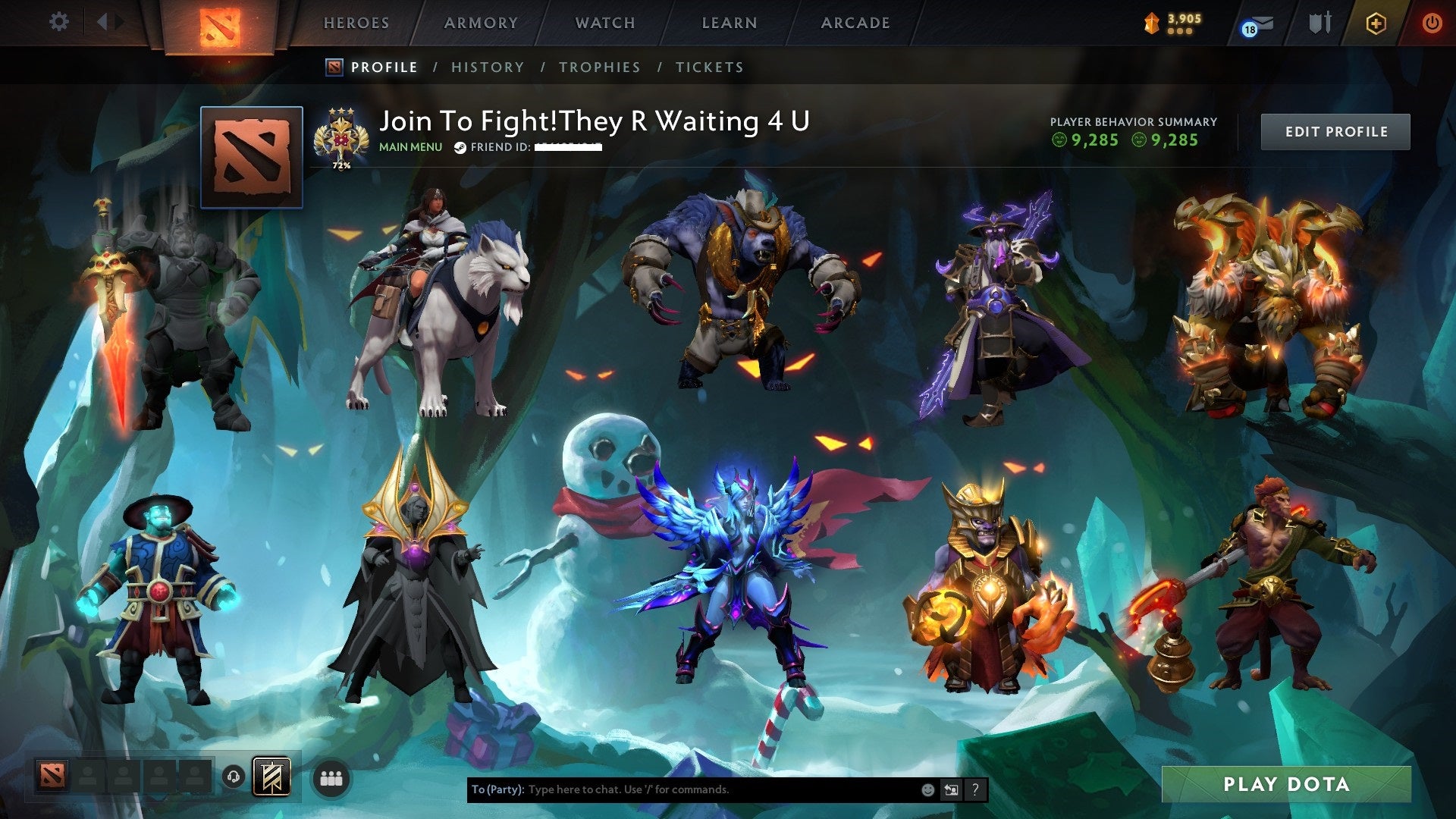Click the party chat input field
The image size is (1456, 819).
point(682,789)
